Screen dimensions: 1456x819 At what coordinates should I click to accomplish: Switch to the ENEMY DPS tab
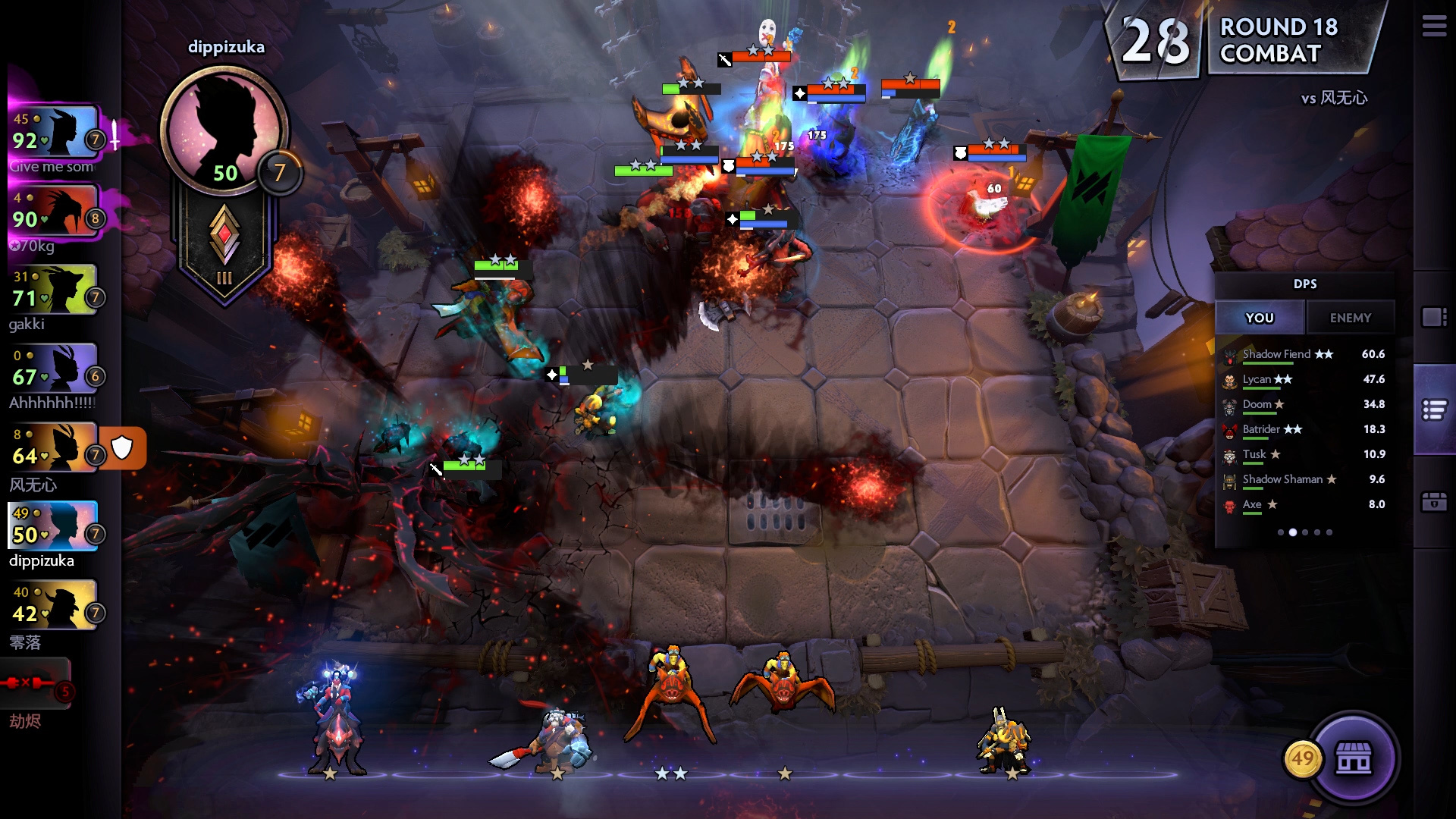[x=1351, y=317]
